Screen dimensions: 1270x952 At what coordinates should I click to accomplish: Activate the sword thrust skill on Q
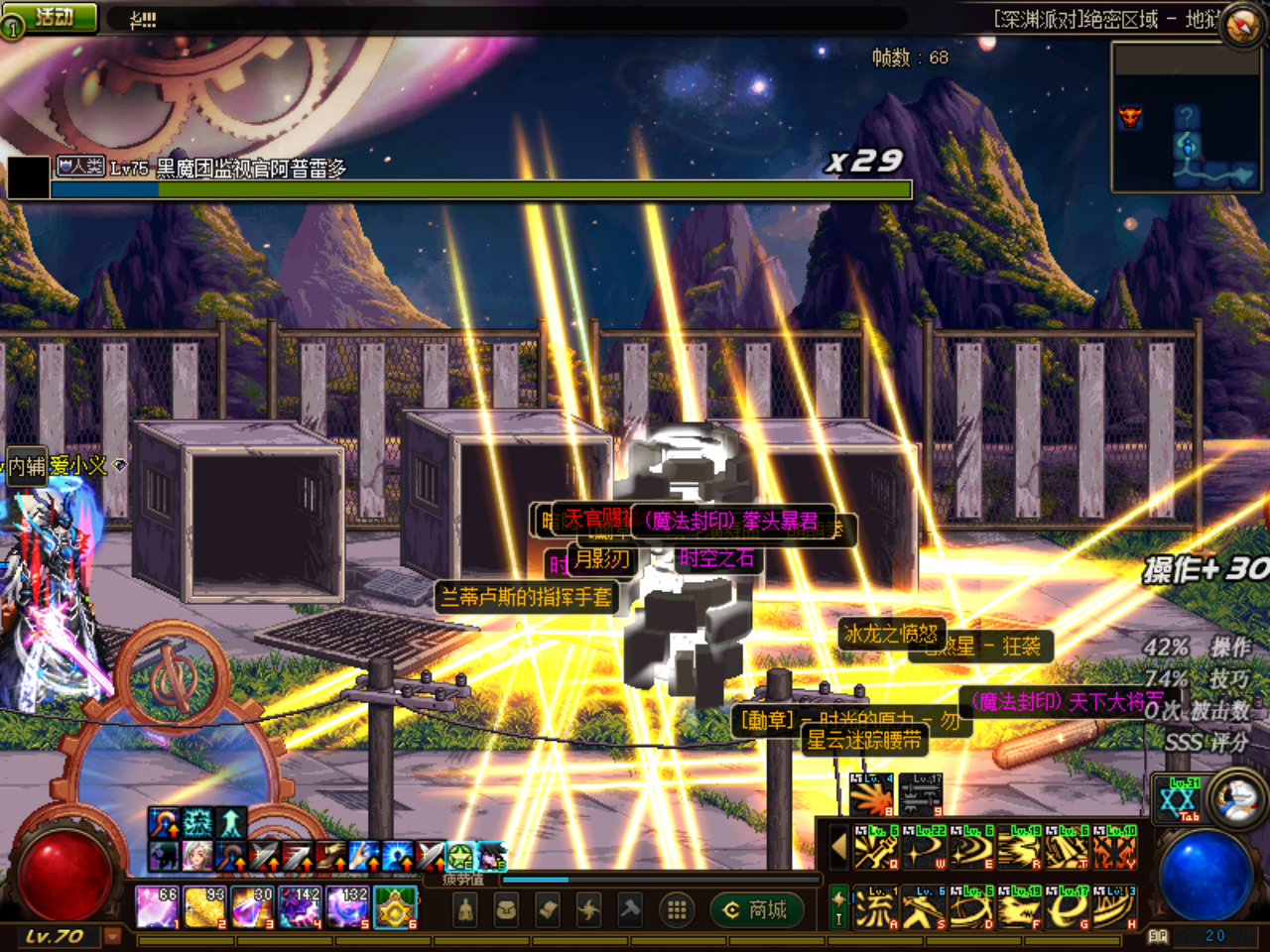click(x=875, y=849)
